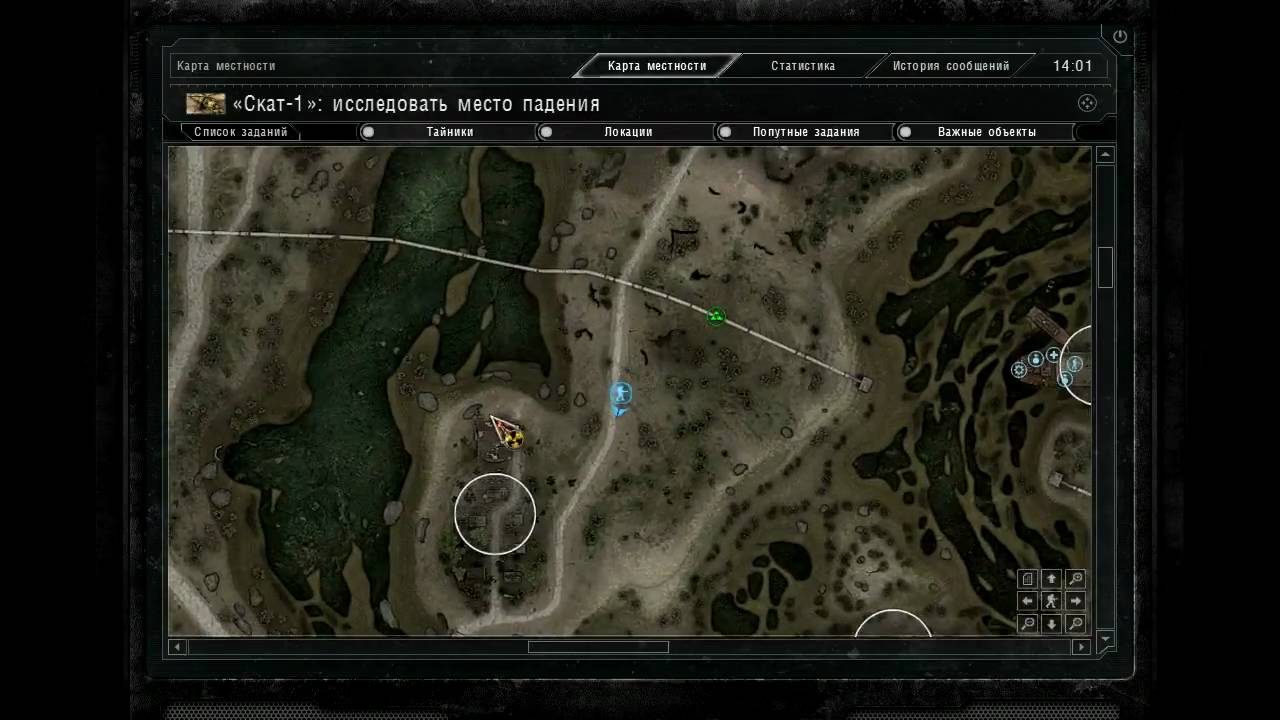The width and height of the screenshot is (1280, 720).
Task: Close the PDA with the power button
Action: pos(1120,37)
